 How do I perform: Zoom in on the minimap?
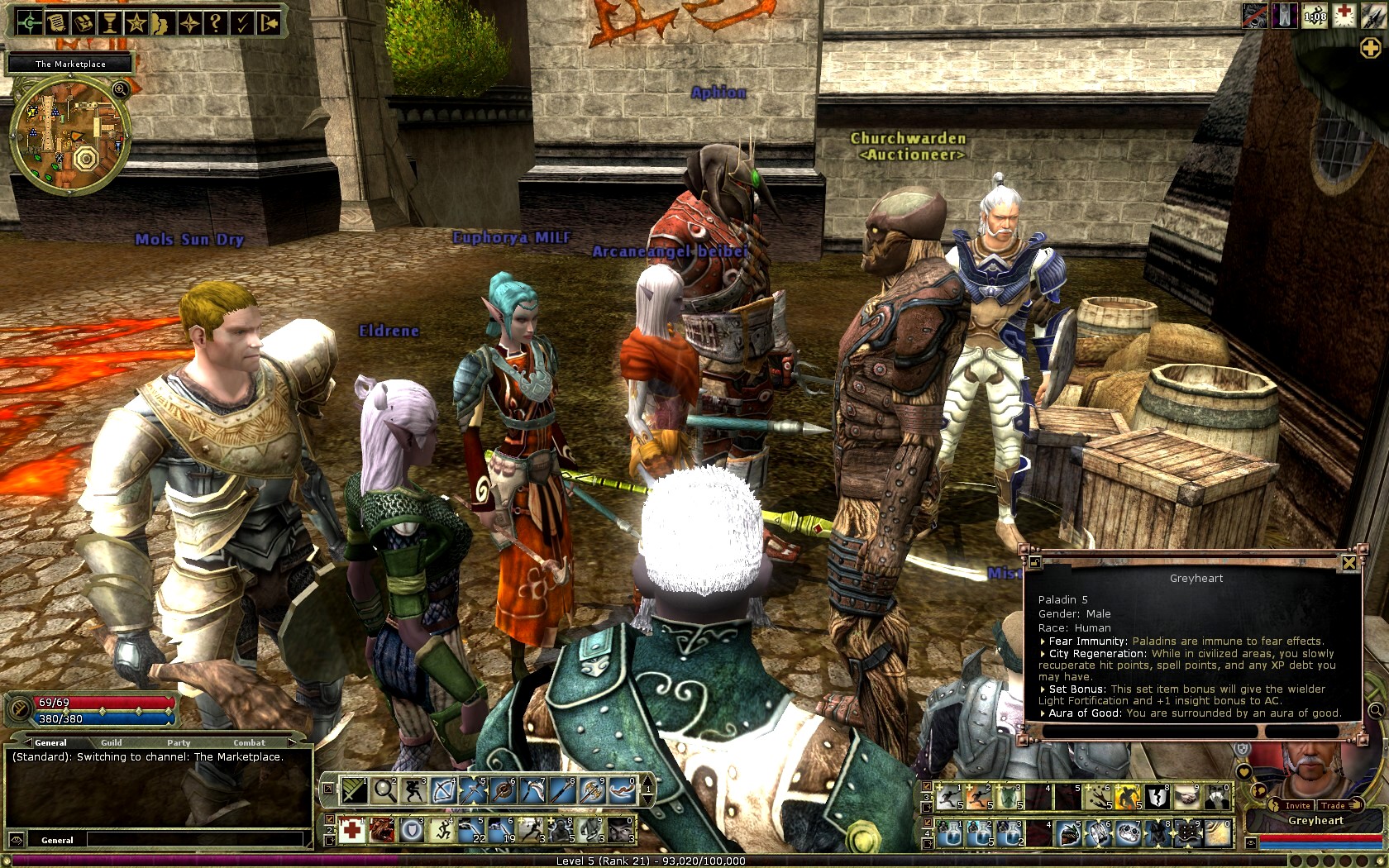(120, 88)
